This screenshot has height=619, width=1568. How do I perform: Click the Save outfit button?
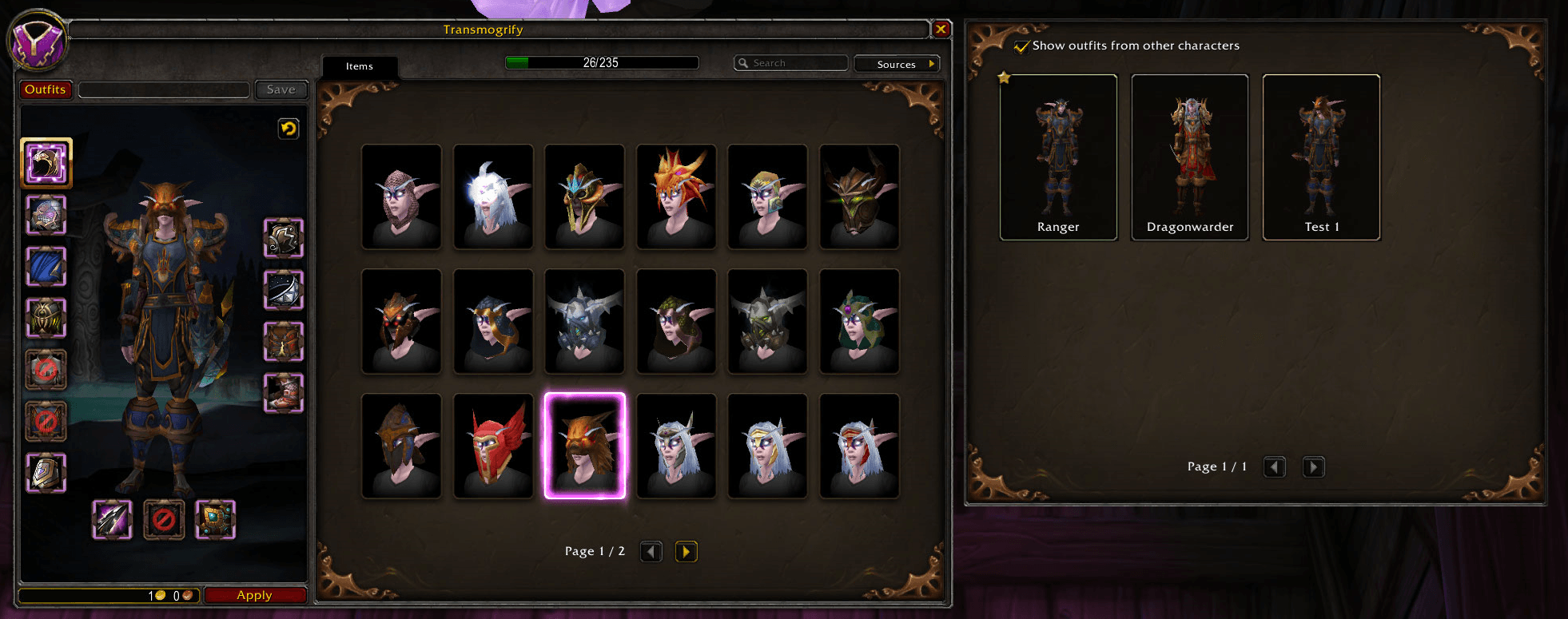point(281,89)
